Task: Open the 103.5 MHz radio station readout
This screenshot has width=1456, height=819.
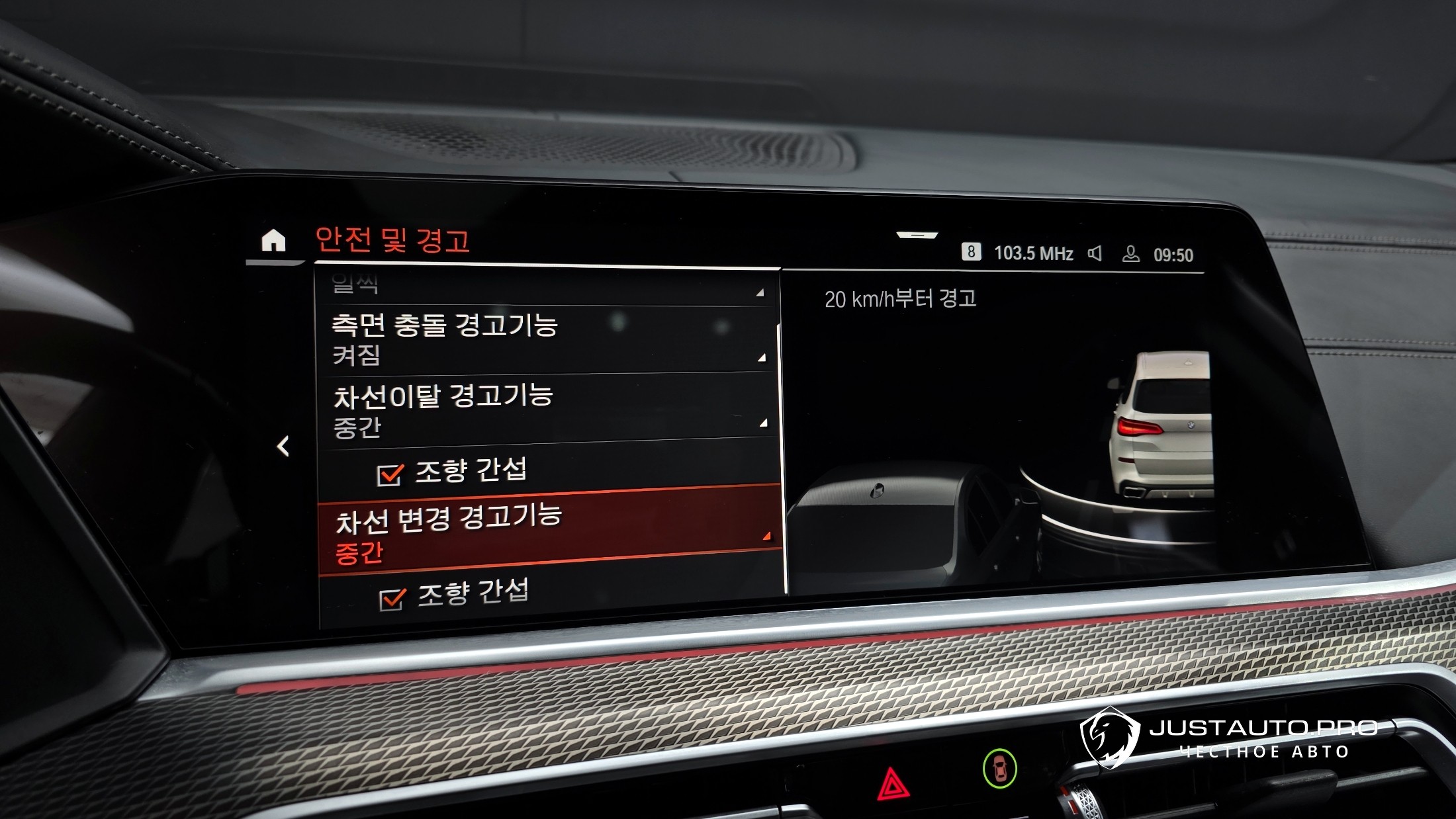Action: [1033, 253]
